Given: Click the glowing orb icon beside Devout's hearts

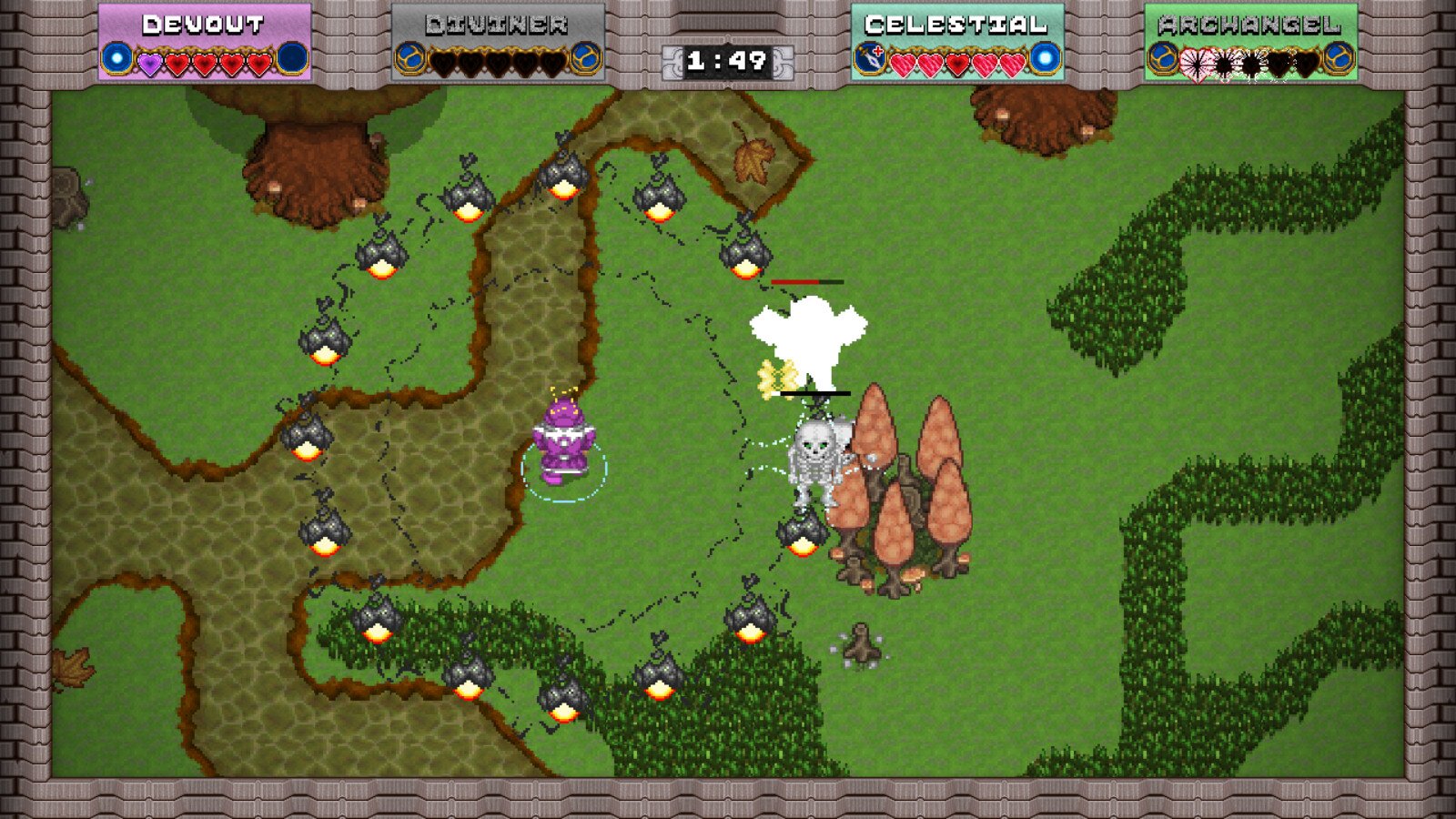Looking at the screenshot, I should (x=116, y=59).
